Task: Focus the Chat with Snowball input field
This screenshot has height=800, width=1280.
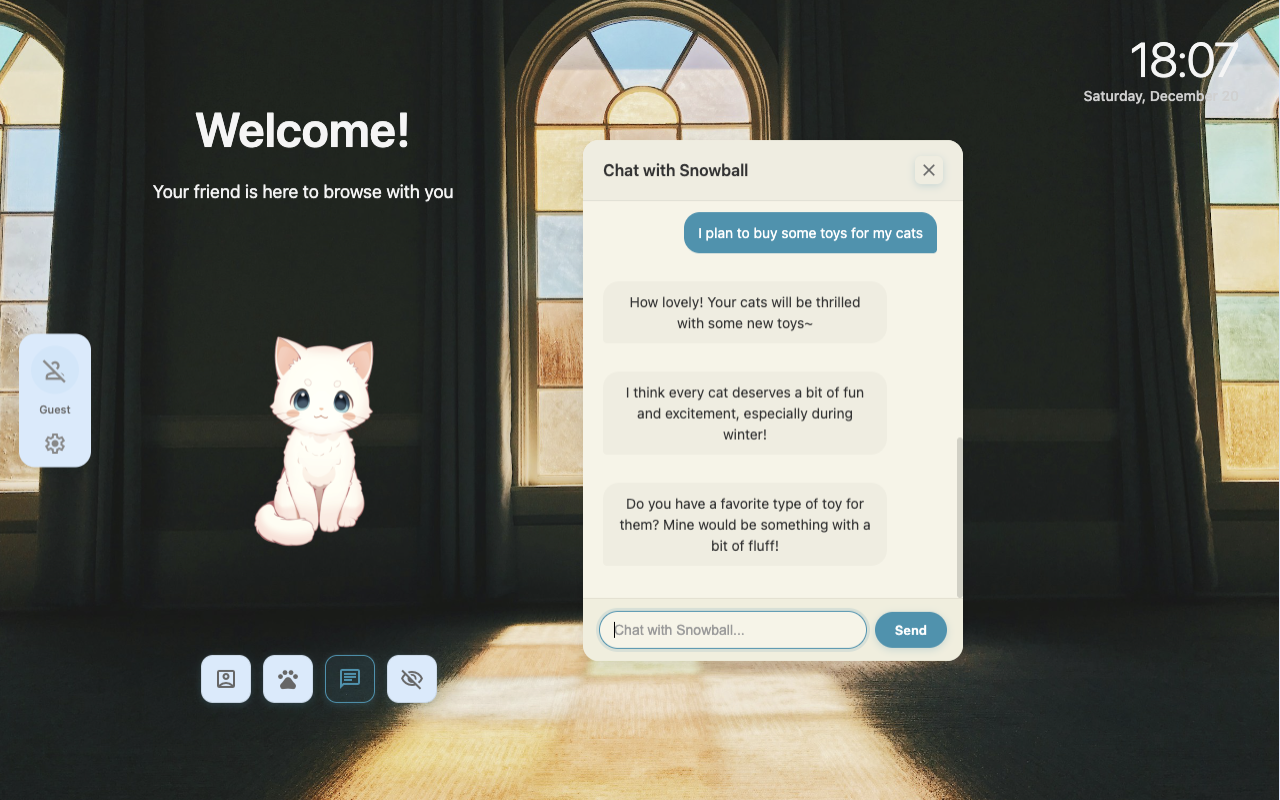Action: (x=732, y=629)
